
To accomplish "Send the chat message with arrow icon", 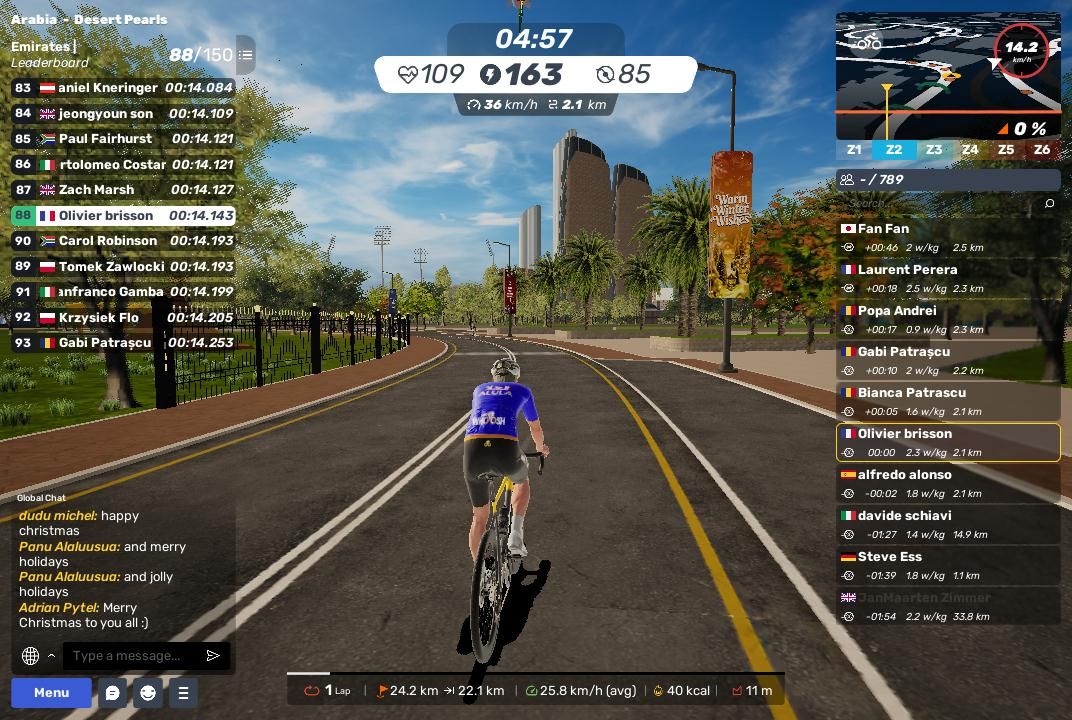I will [x=213, y=656].
